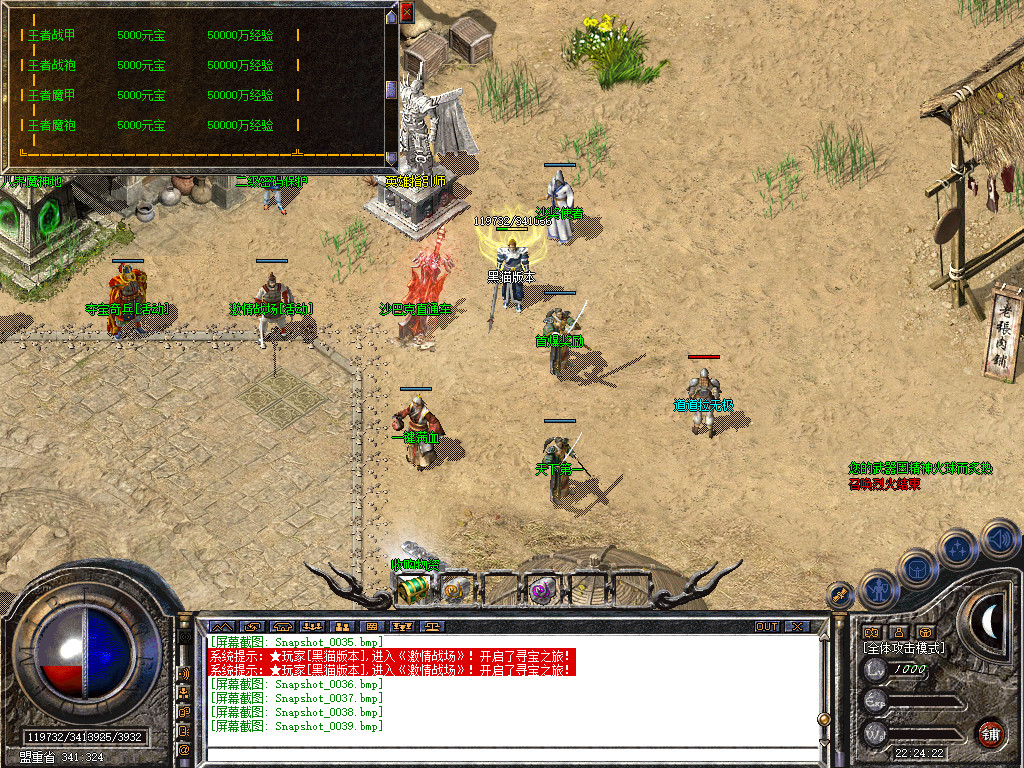The height and width of the screenshot is (768, 1024).
Task: Toggle the 全体攻击模式 attack mode label
Action: coord(904,648)
